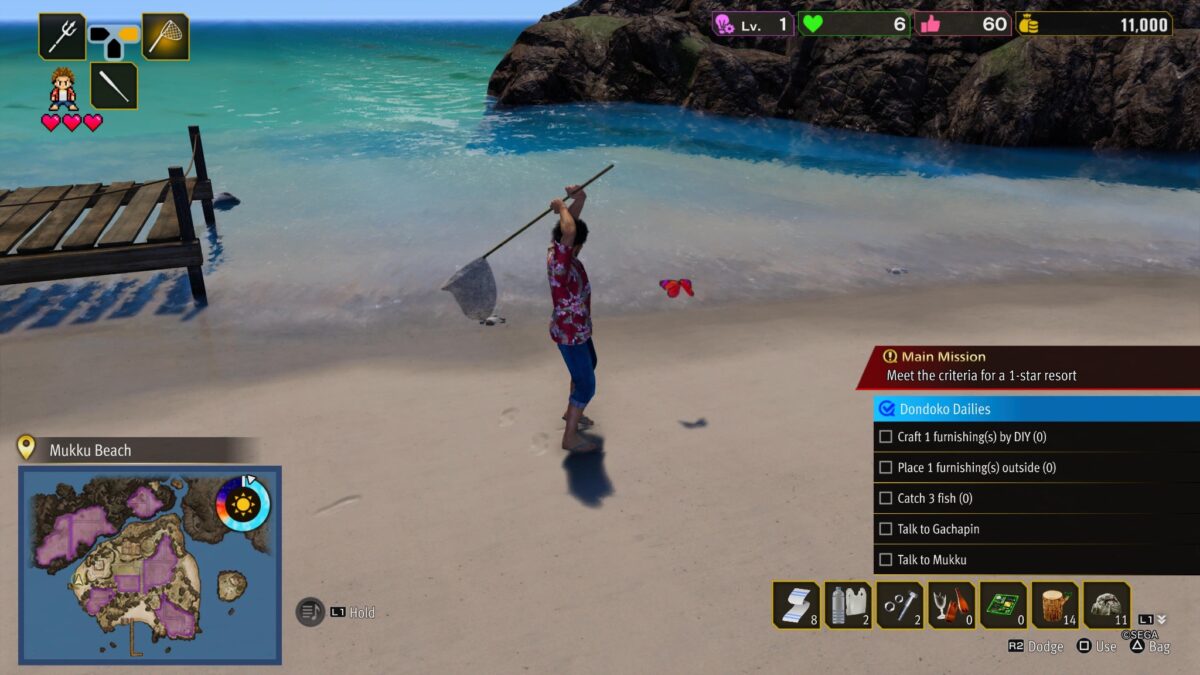Image resolution: width=1200 pixels, height=675 pixels.
Task: Click the Main Mission banner
Action: 1030,367
